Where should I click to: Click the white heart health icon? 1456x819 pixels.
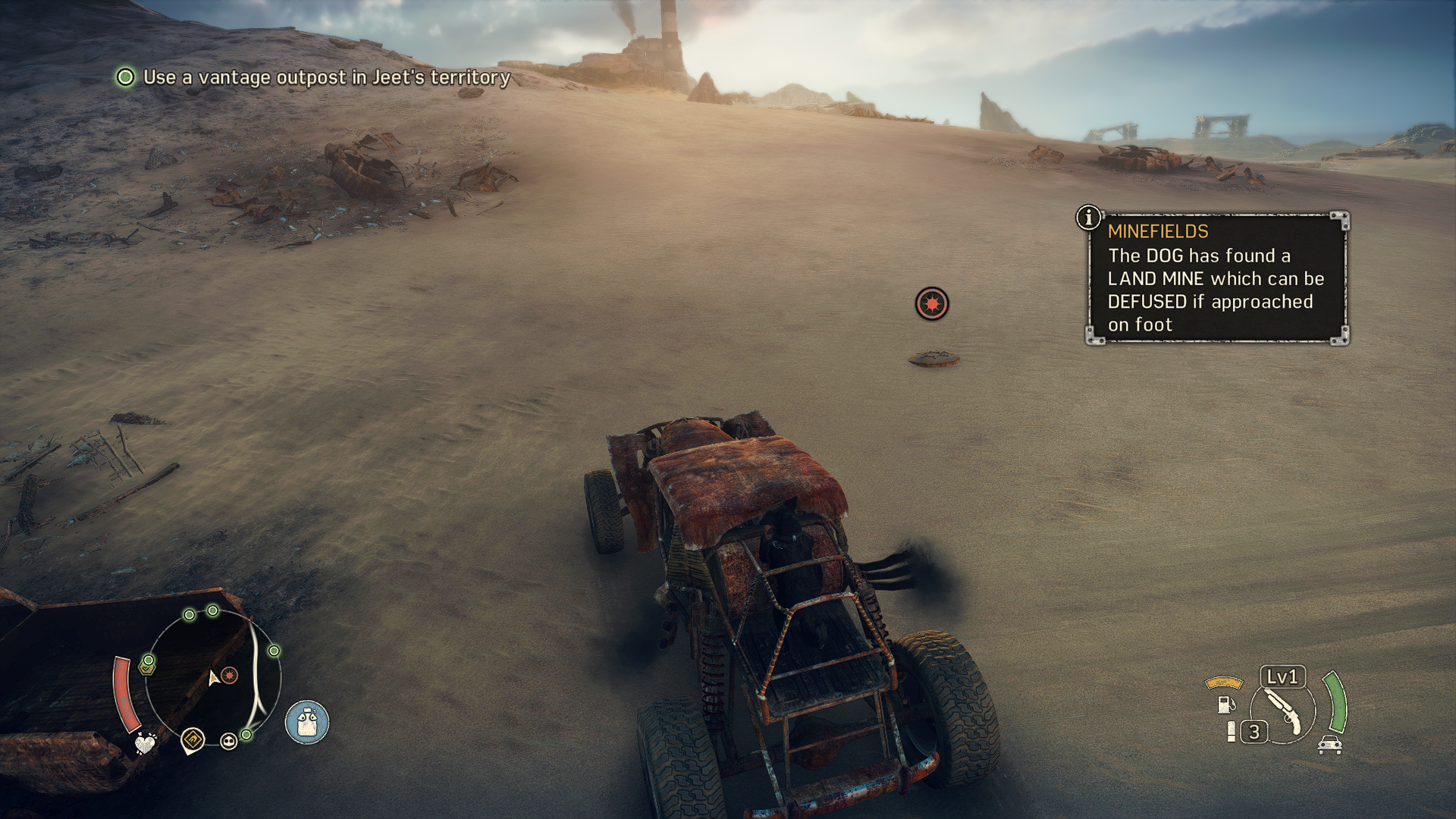pos(144,743)
